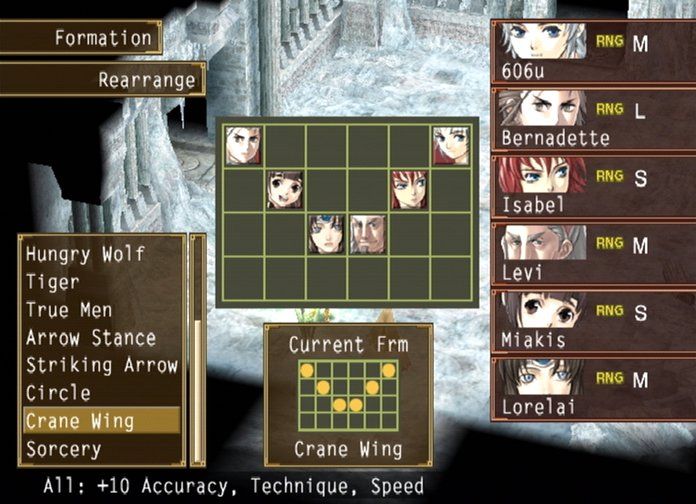Click Lorelai's party roster entry
The image size is (696, 504).
(x=594, y=388)
